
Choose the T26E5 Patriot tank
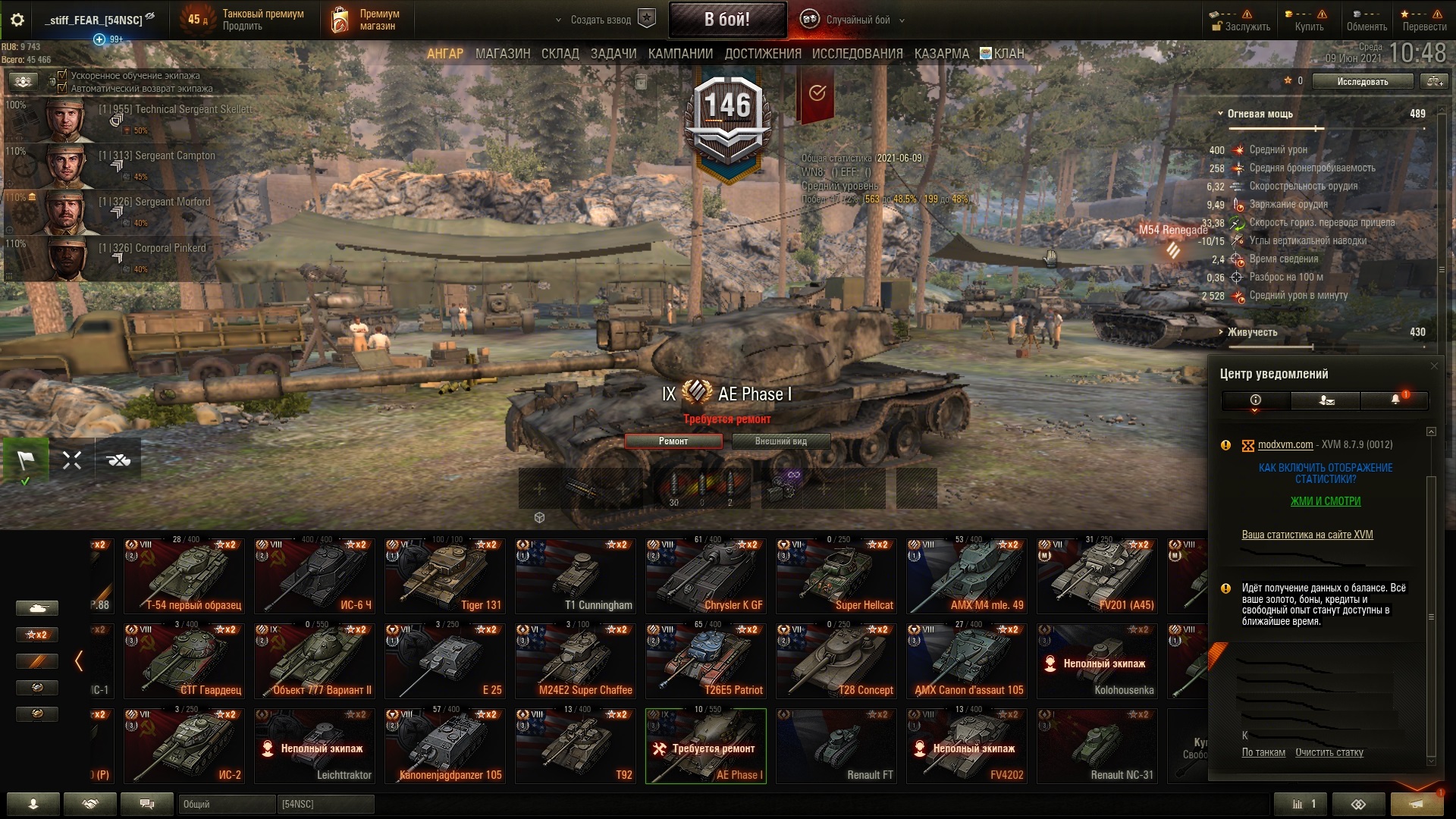(x=705, y=661)
